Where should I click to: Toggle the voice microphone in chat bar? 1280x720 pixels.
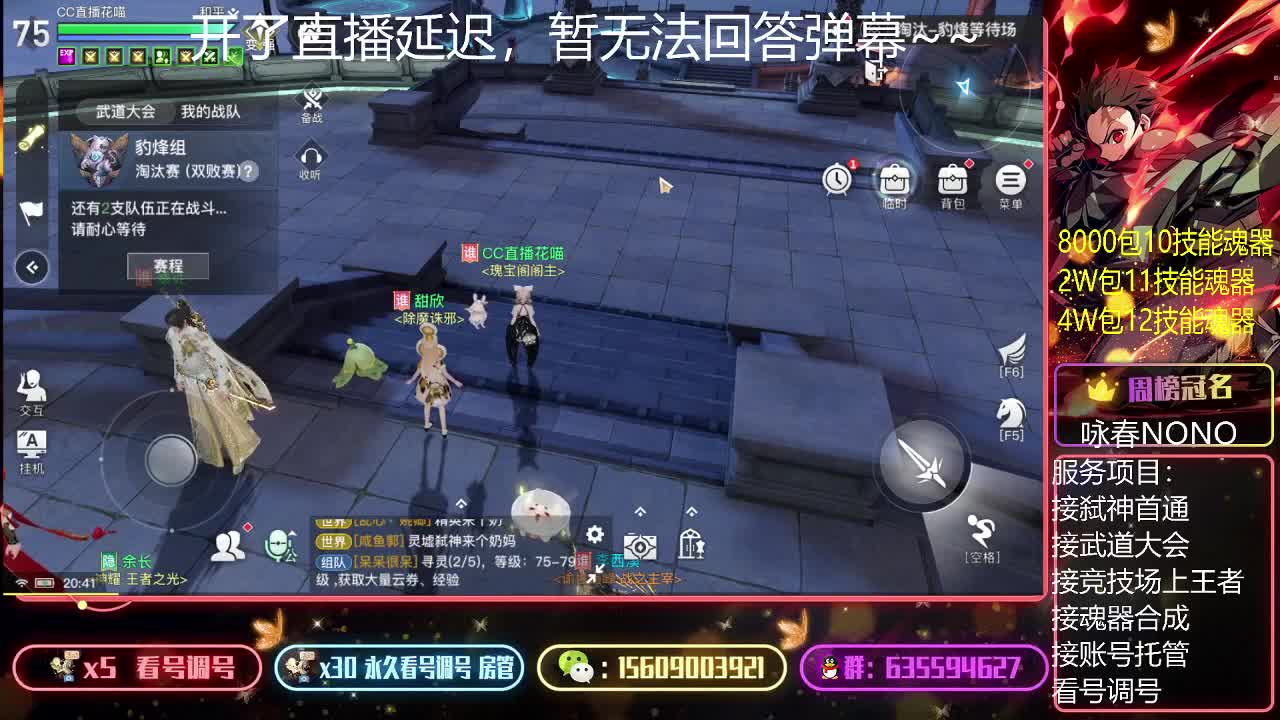pyautogui.click(x=277, y=543)
